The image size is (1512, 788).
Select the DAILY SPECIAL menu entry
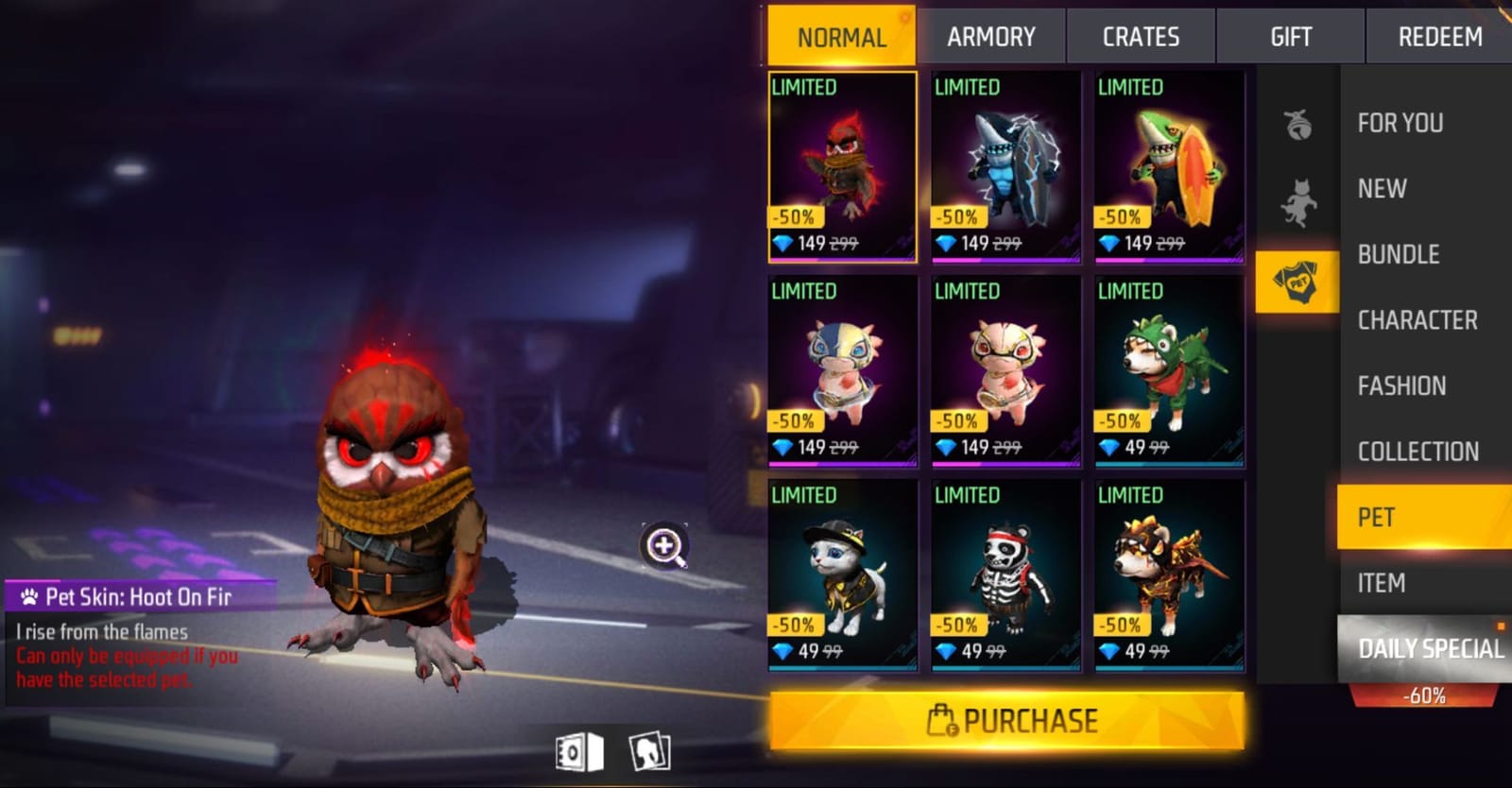[1430, 649]
